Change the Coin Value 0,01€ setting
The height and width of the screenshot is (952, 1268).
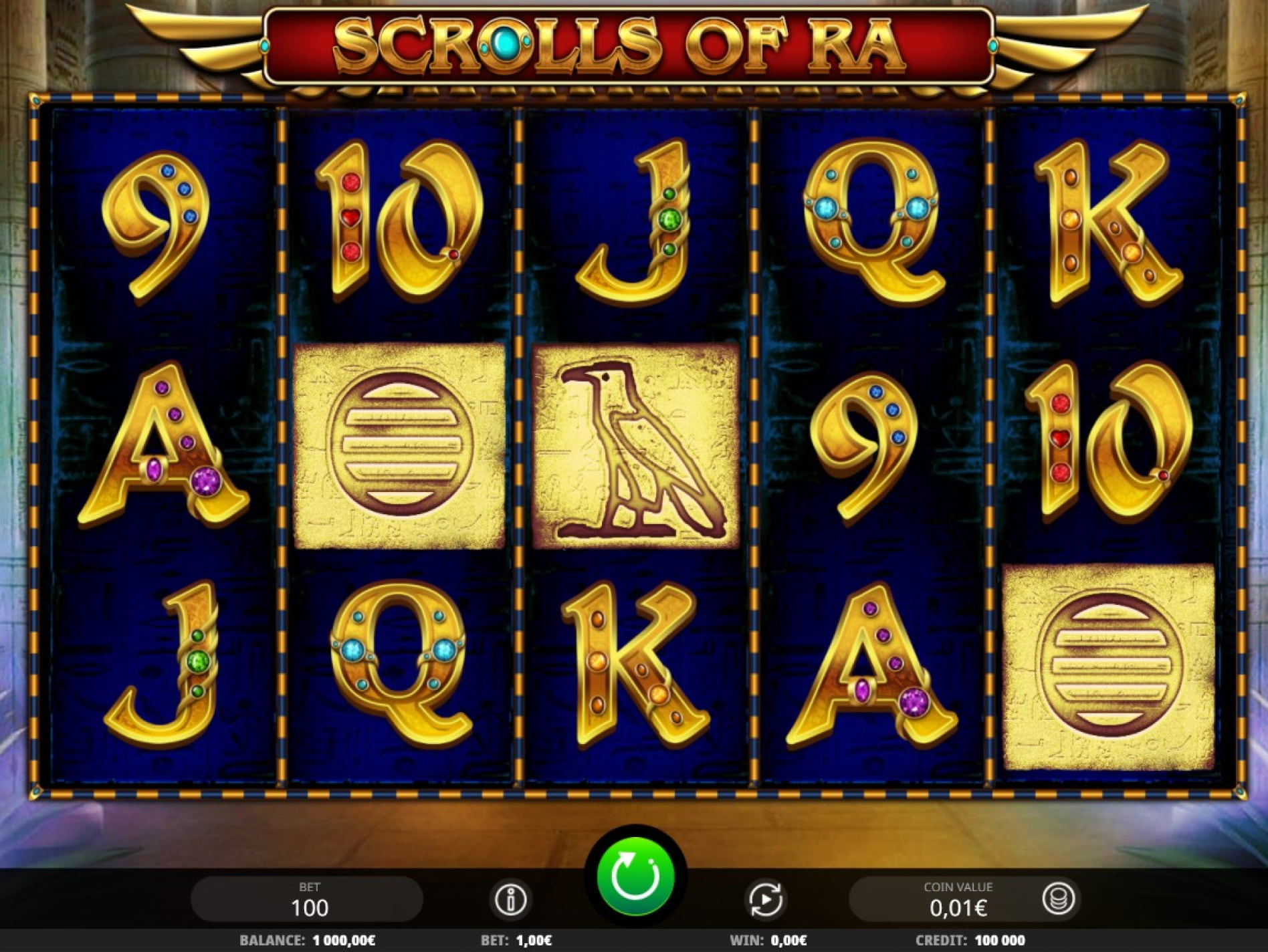(957, 899)
